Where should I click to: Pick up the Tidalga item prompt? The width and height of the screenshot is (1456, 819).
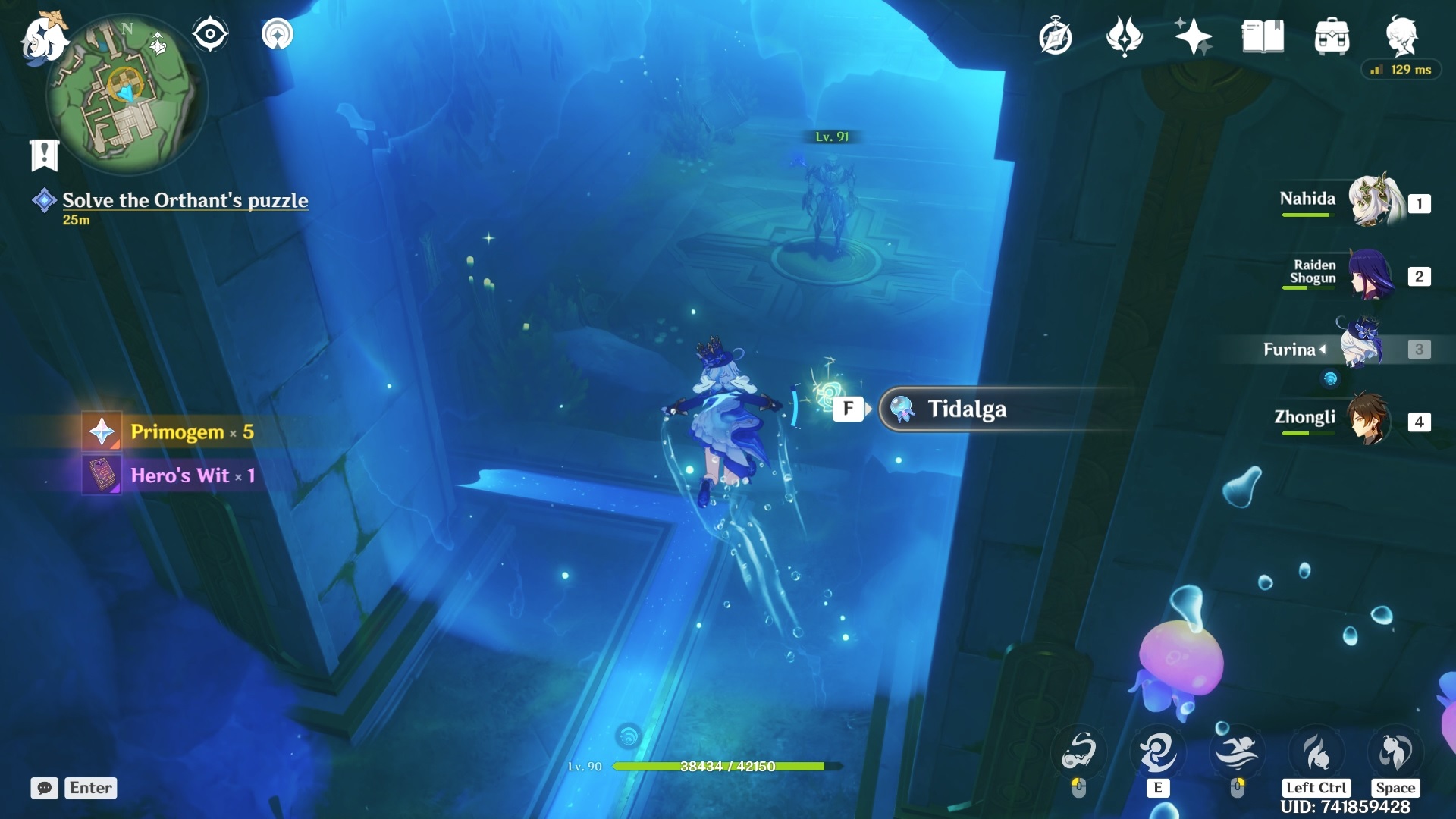(x=967, y=409)
